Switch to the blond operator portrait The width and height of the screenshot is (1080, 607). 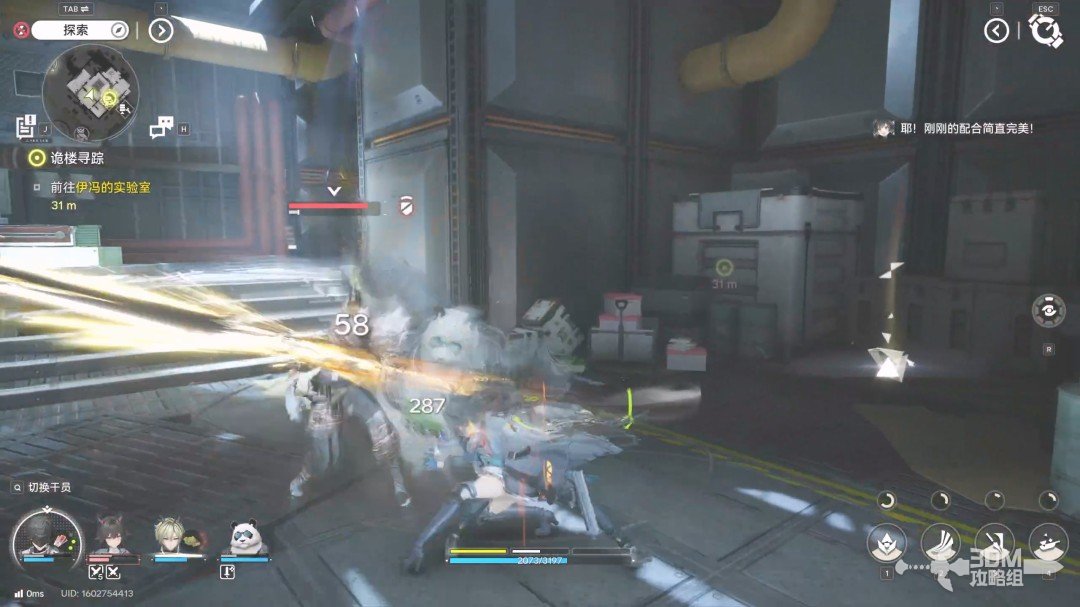pos(171,537)
